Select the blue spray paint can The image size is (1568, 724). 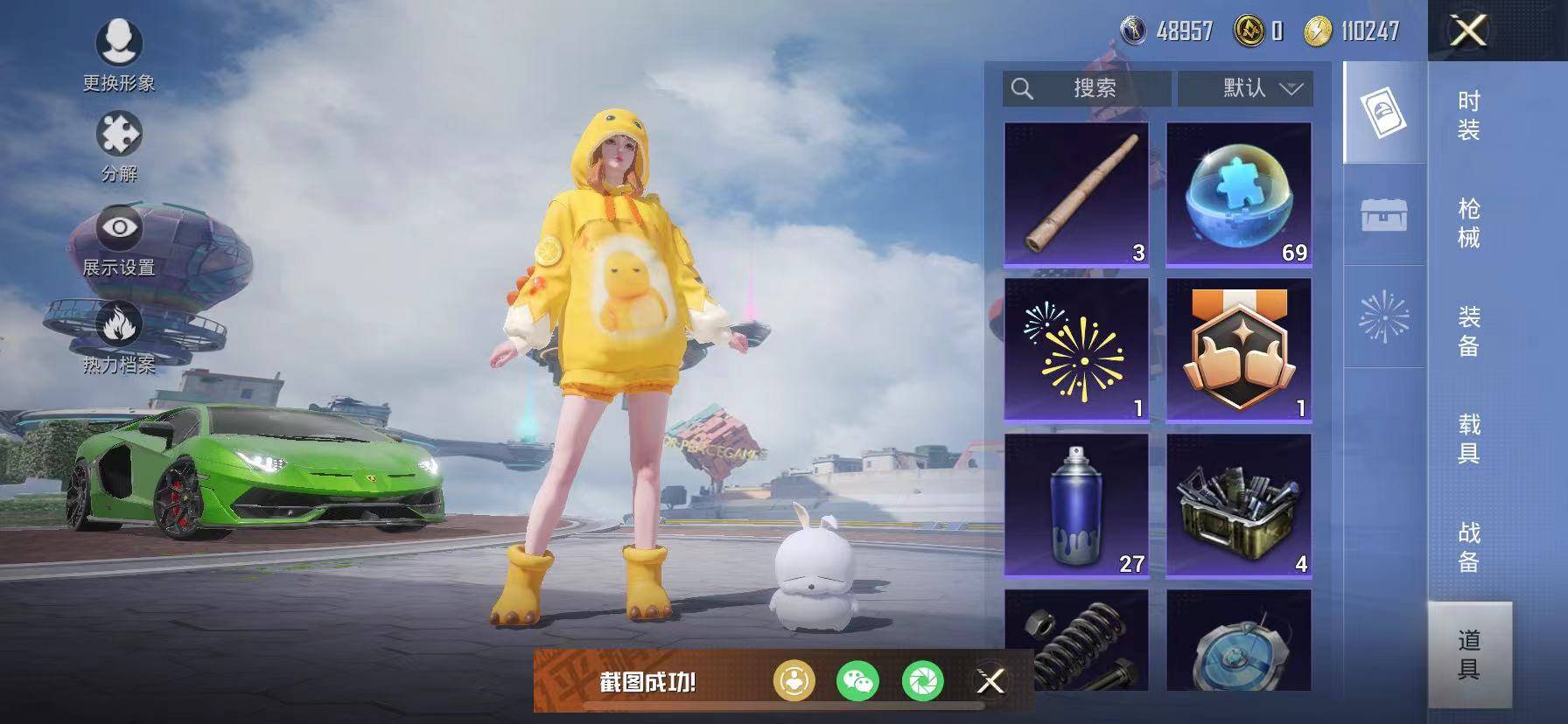1076,505
